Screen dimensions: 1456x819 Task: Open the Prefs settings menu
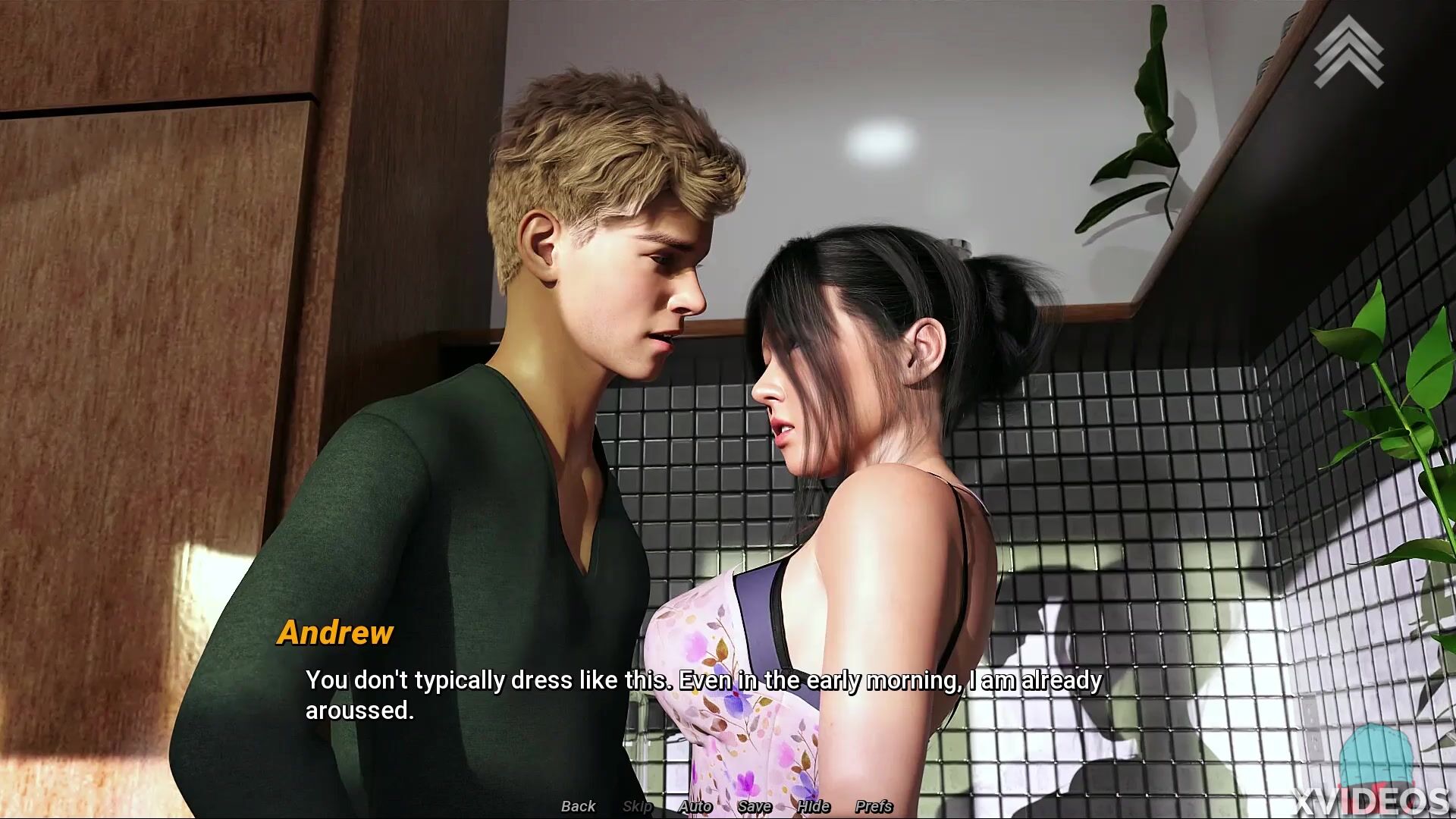click(x=874, y=806)
